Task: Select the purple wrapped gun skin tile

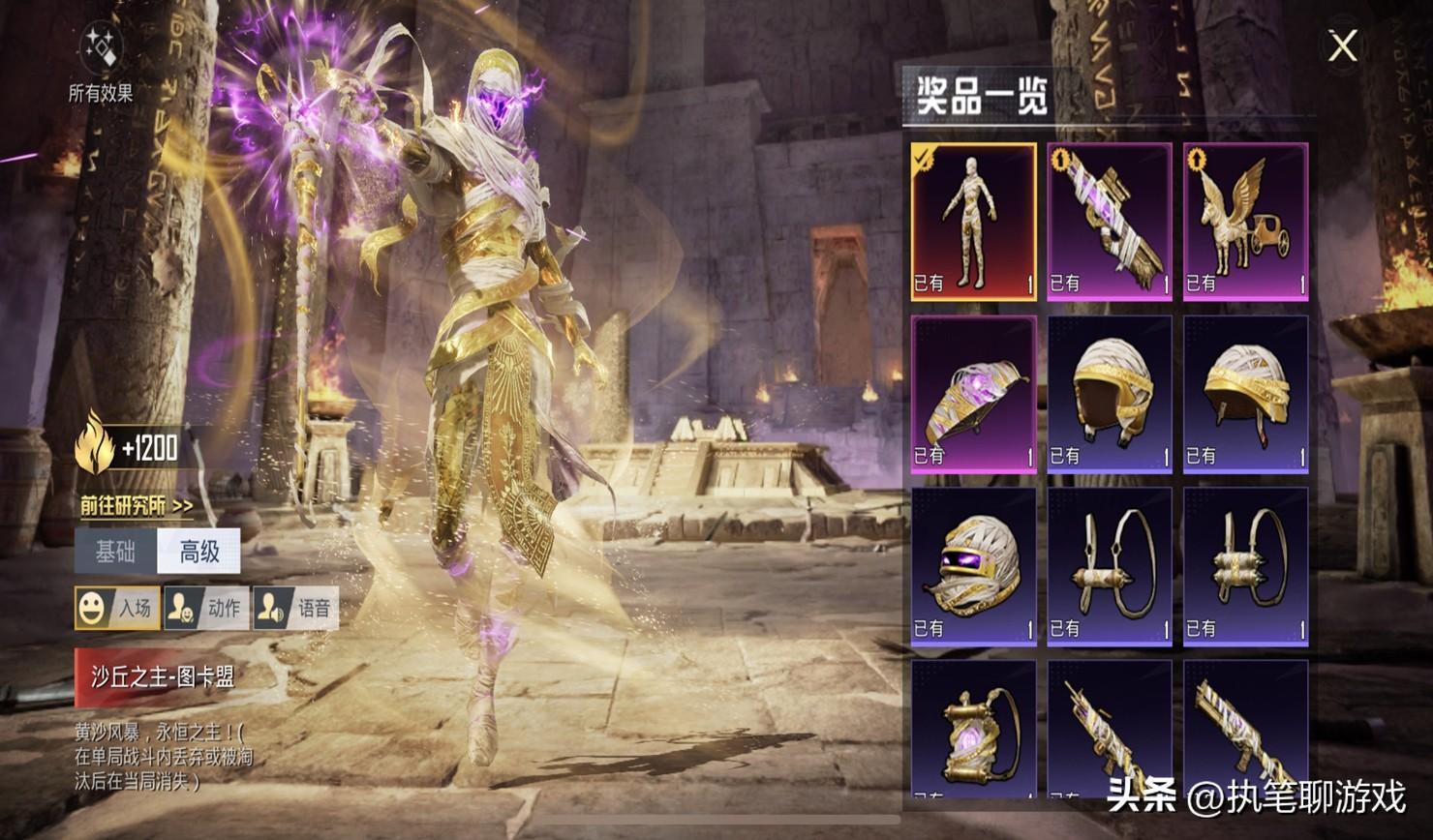Action: coord(1109,222)
